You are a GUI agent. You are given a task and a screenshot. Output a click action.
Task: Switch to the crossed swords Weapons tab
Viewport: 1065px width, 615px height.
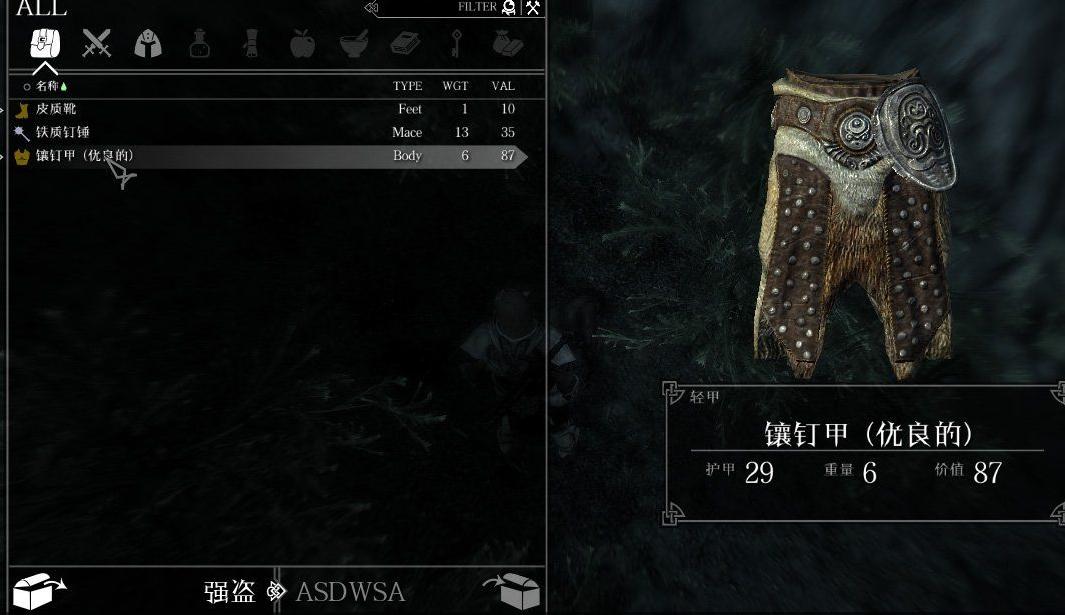point(97,44)
